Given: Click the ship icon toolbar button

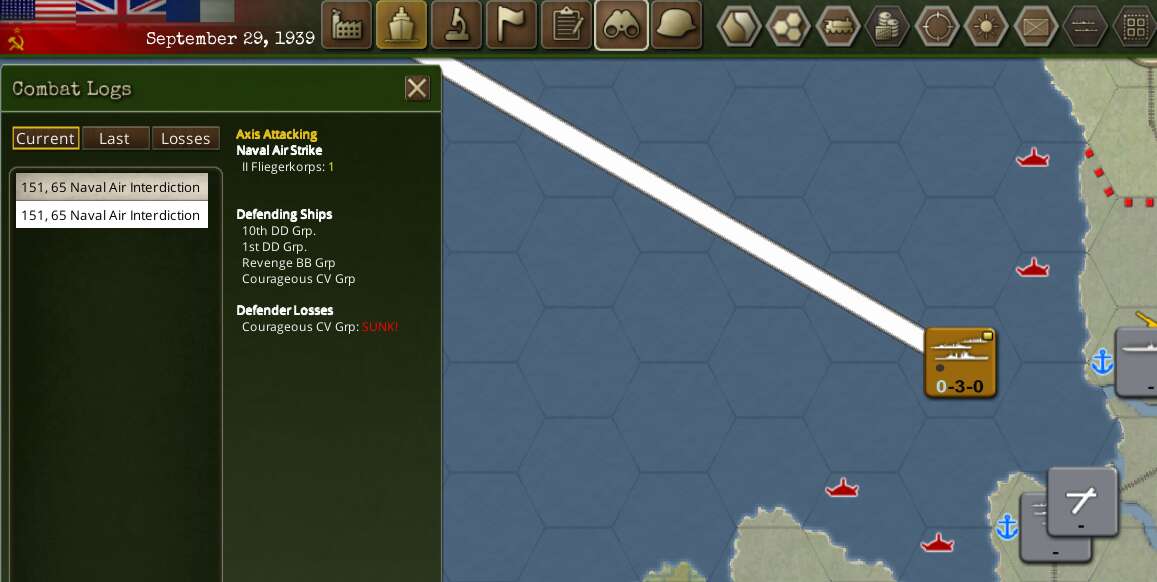Looking at the screenshot, I should [401, 25].
